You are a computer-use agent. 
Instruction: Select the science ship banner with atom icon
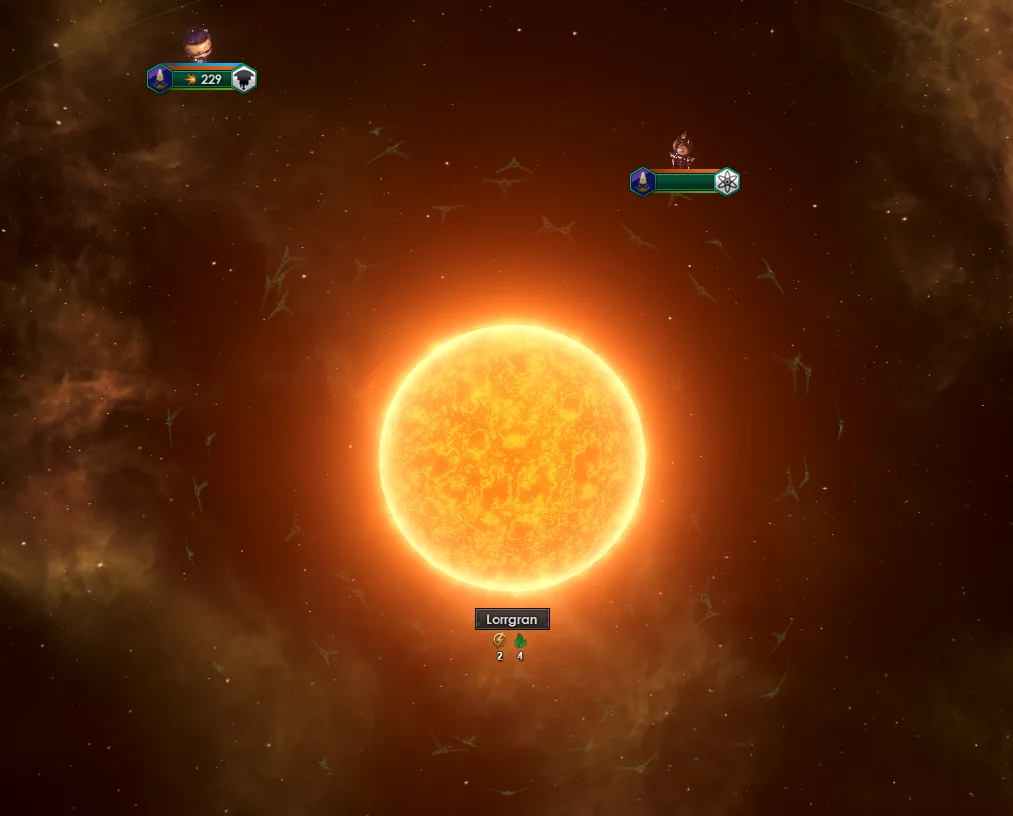[x=686, y=182]
